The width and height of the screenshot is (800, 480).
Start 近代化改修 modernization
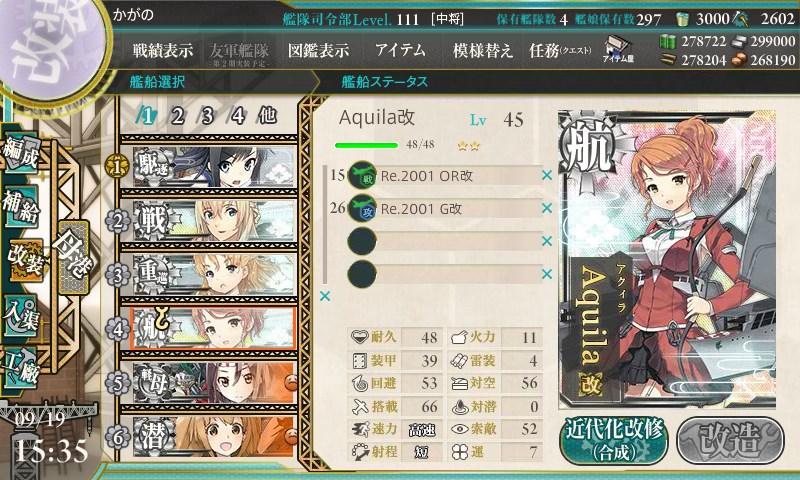(x=612, y=438)
